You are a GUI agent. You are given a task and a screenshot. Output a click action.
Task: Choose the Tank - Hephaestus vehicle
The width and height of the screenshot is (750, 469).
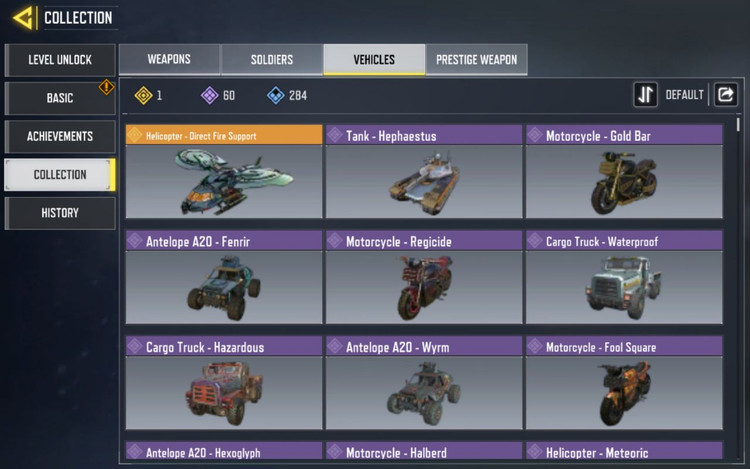[424, 171]
